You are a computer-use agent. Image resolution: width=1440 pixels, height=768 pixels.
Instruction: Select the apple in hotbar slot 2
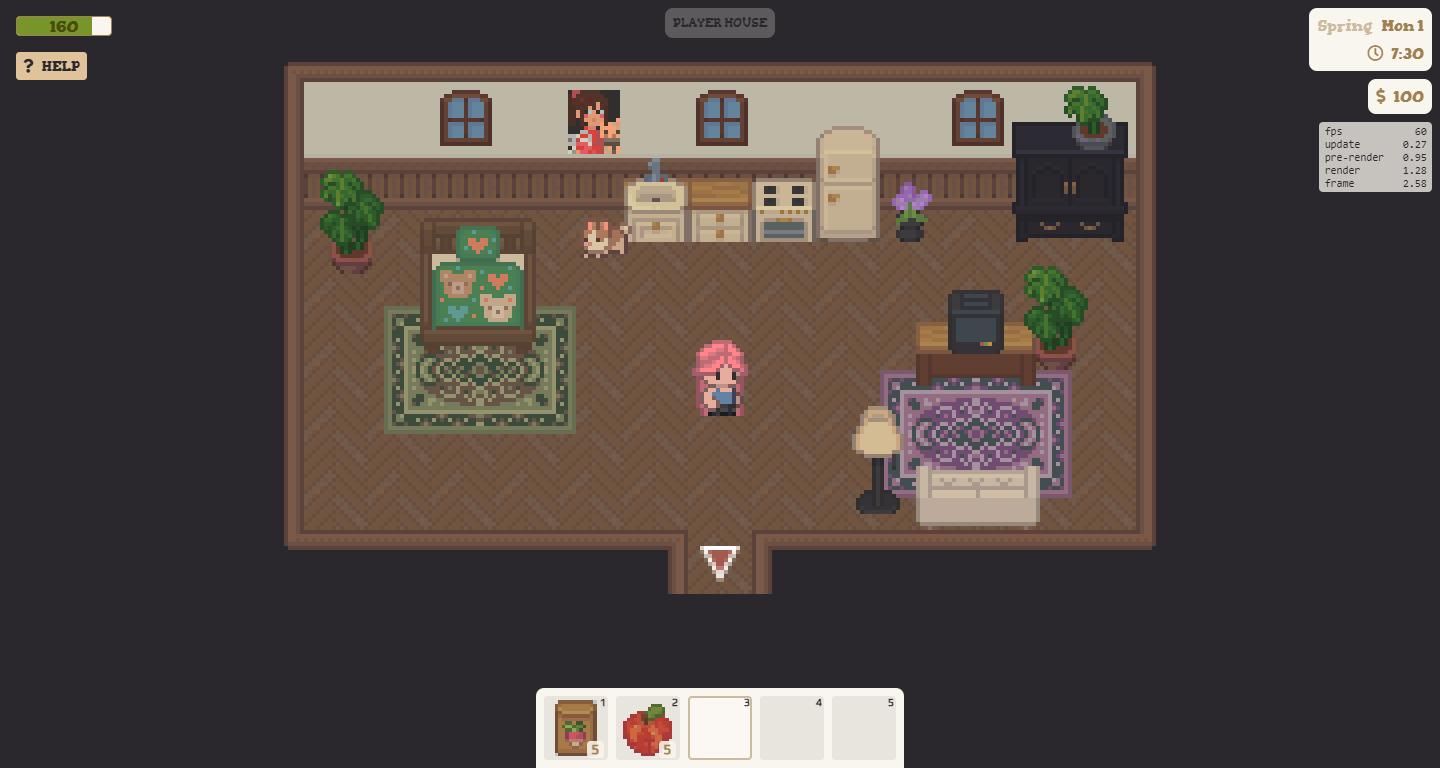coord(647,728)
